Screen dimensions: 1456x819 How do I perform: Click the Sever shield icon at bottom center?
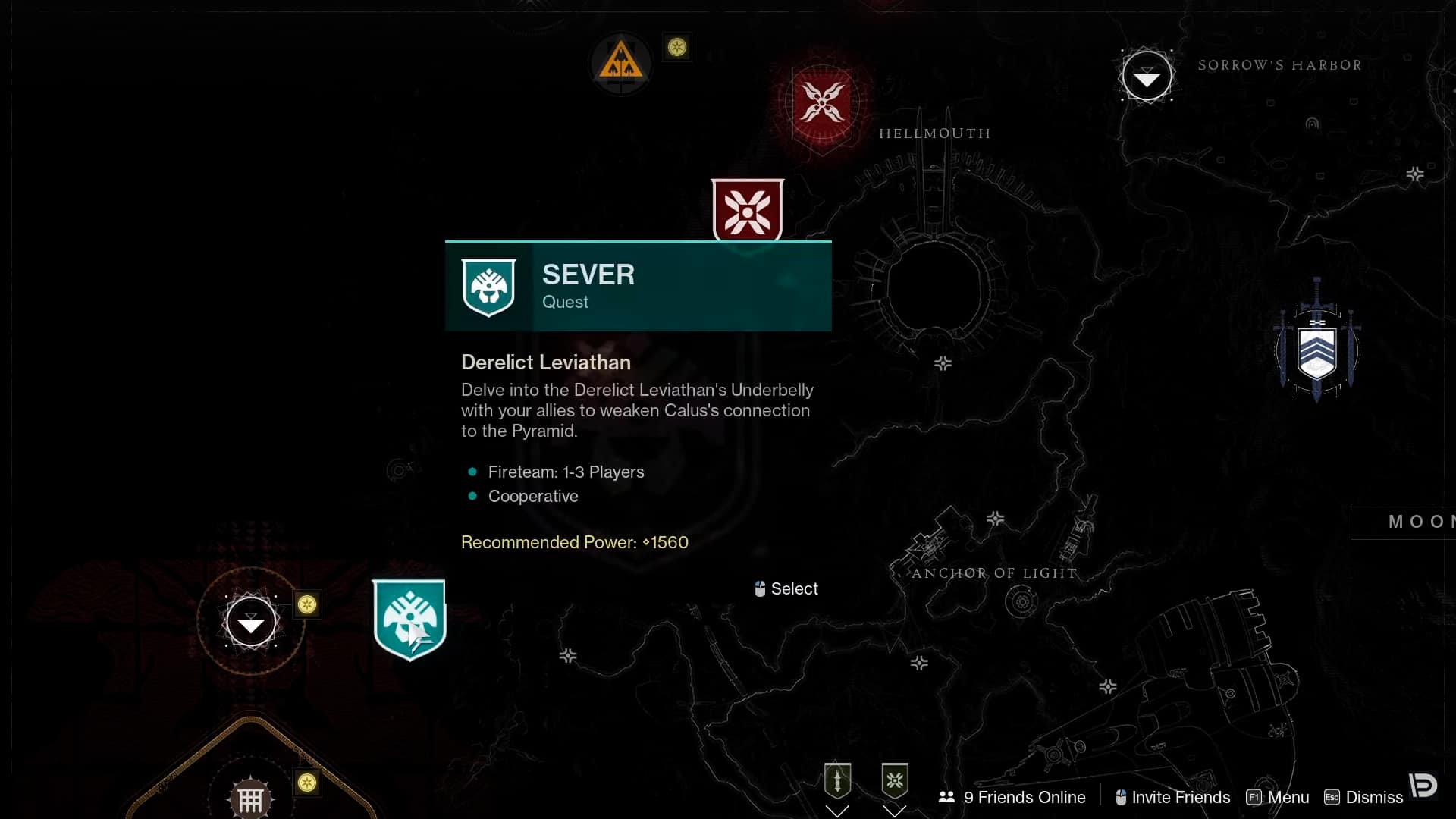click(895, 780)
